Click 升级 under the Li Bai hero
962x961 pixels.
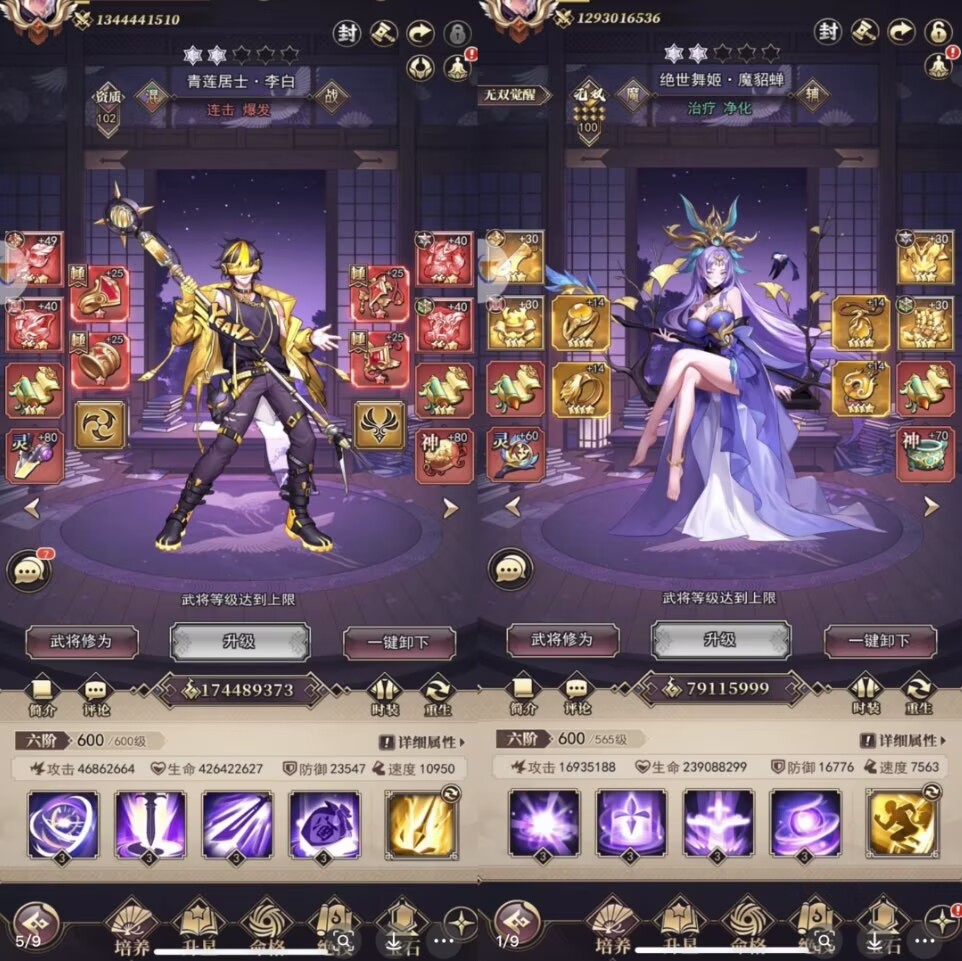[240, 641]
